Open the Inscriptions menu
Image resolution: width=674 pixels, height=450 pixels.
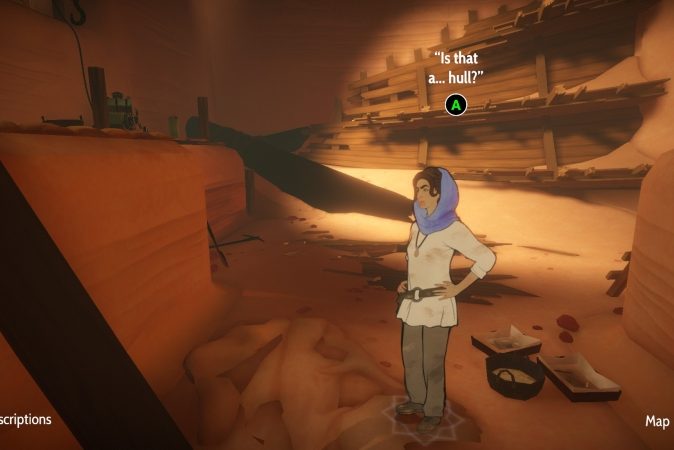click(x=26, y=419)
